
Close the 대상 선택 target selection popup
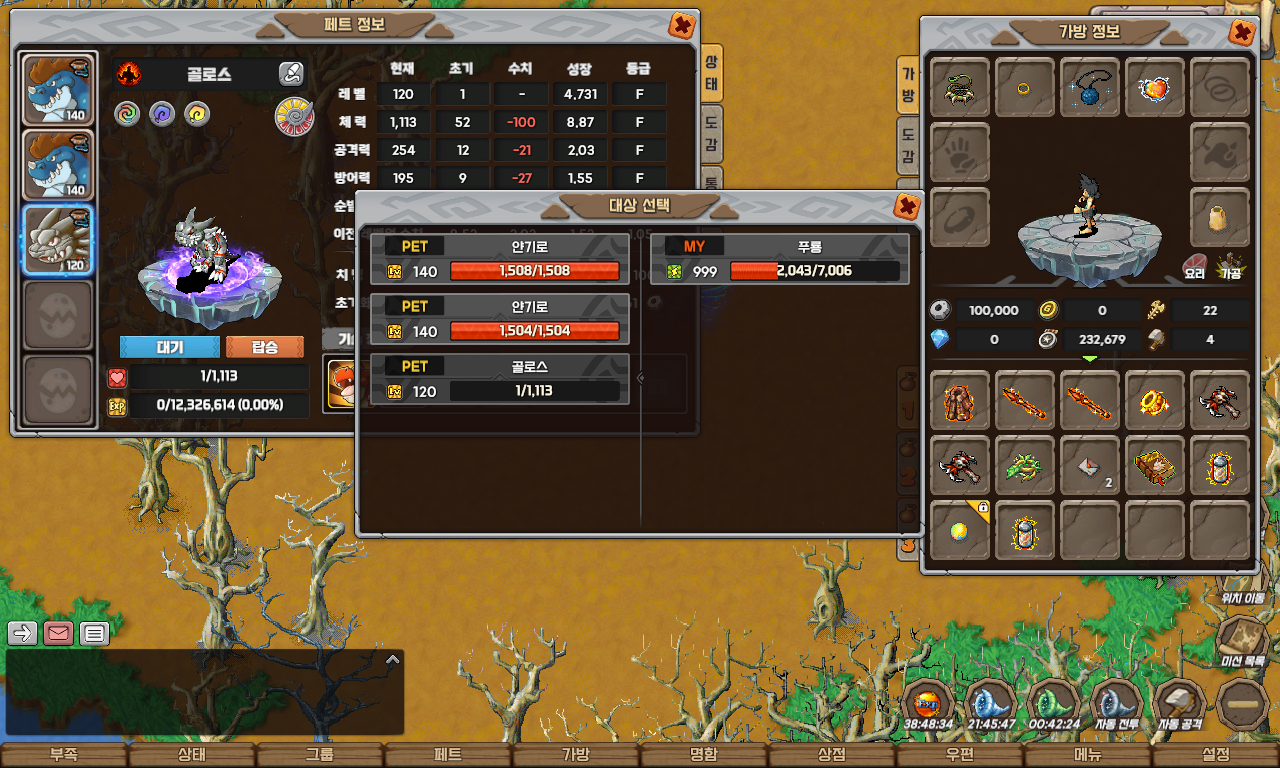906,207
